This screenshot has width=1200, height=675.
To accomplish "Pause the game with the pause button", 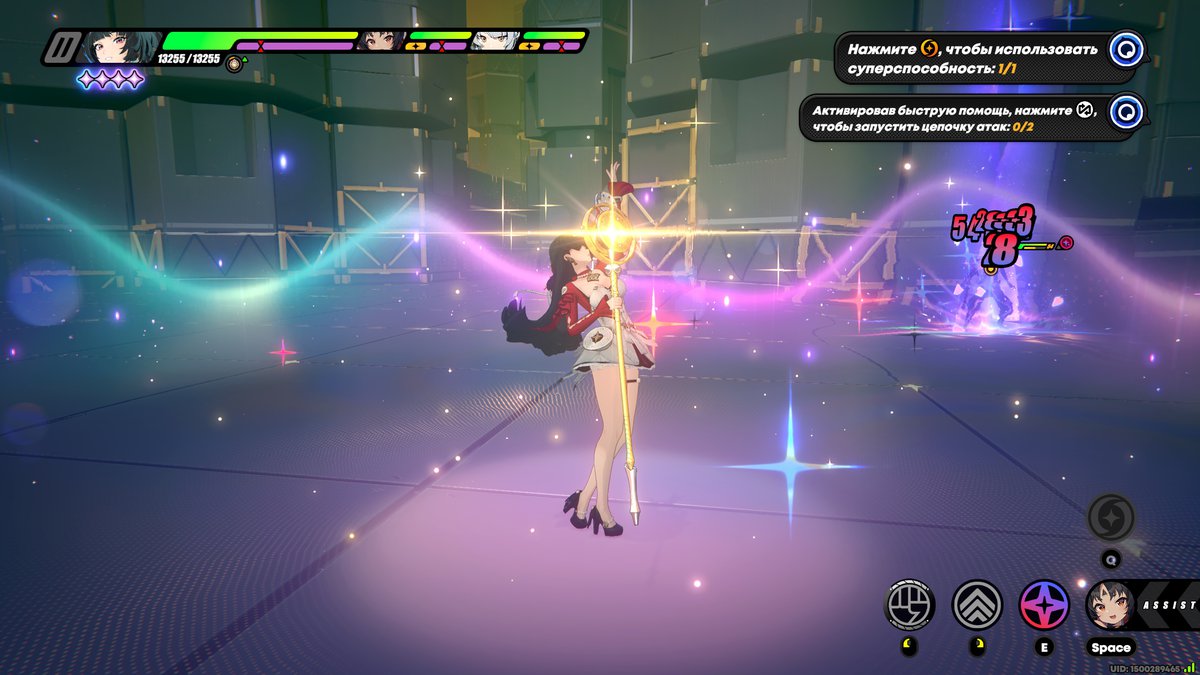I will click(x=64, y=47).
